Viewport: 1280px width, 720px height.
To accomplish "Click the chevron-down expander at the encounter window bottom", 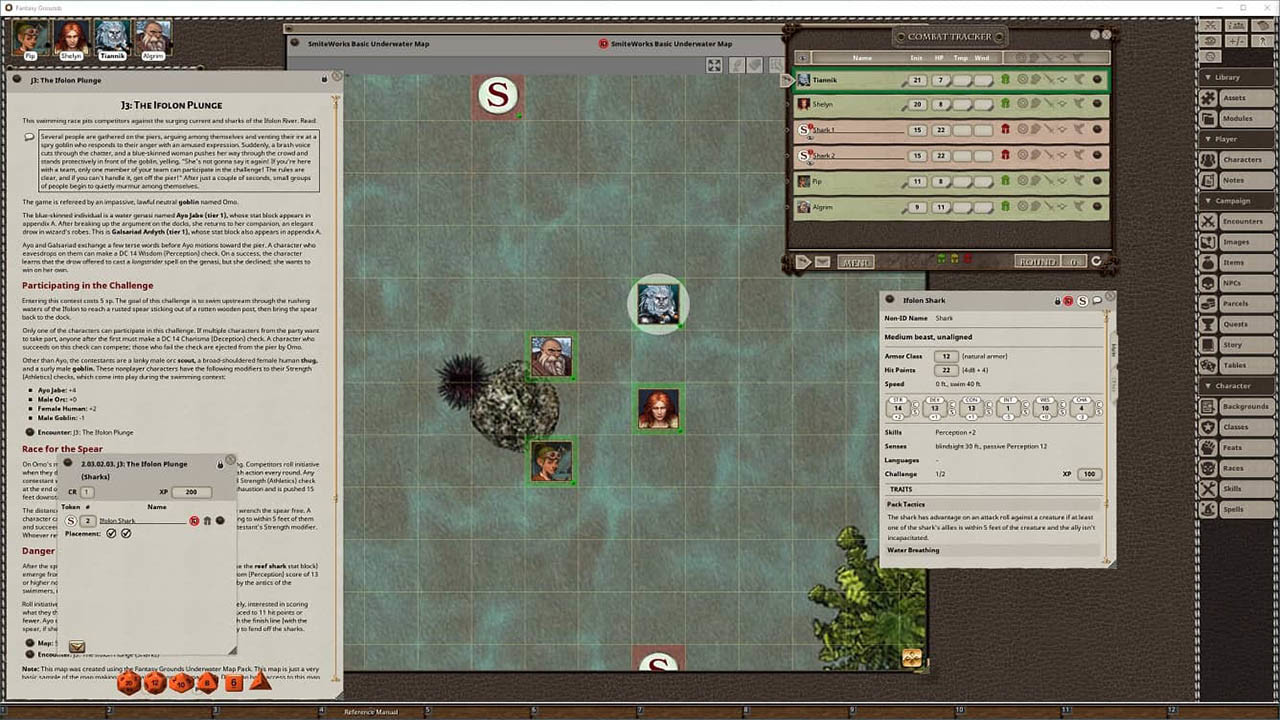I will [x=77, y=646].
